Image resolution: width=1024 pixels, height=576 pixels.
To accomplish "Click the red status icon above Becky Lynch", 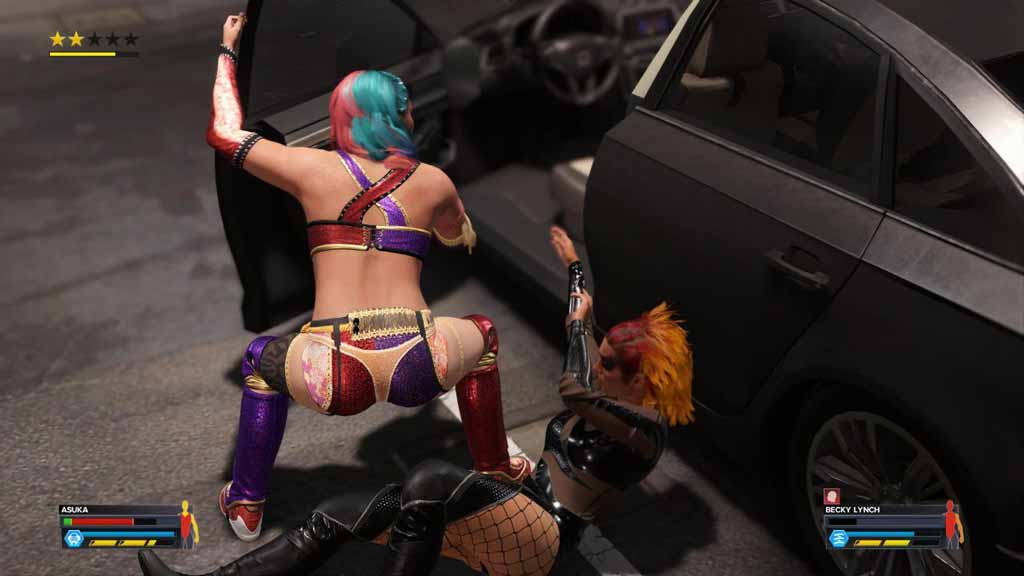I will 830,495.
